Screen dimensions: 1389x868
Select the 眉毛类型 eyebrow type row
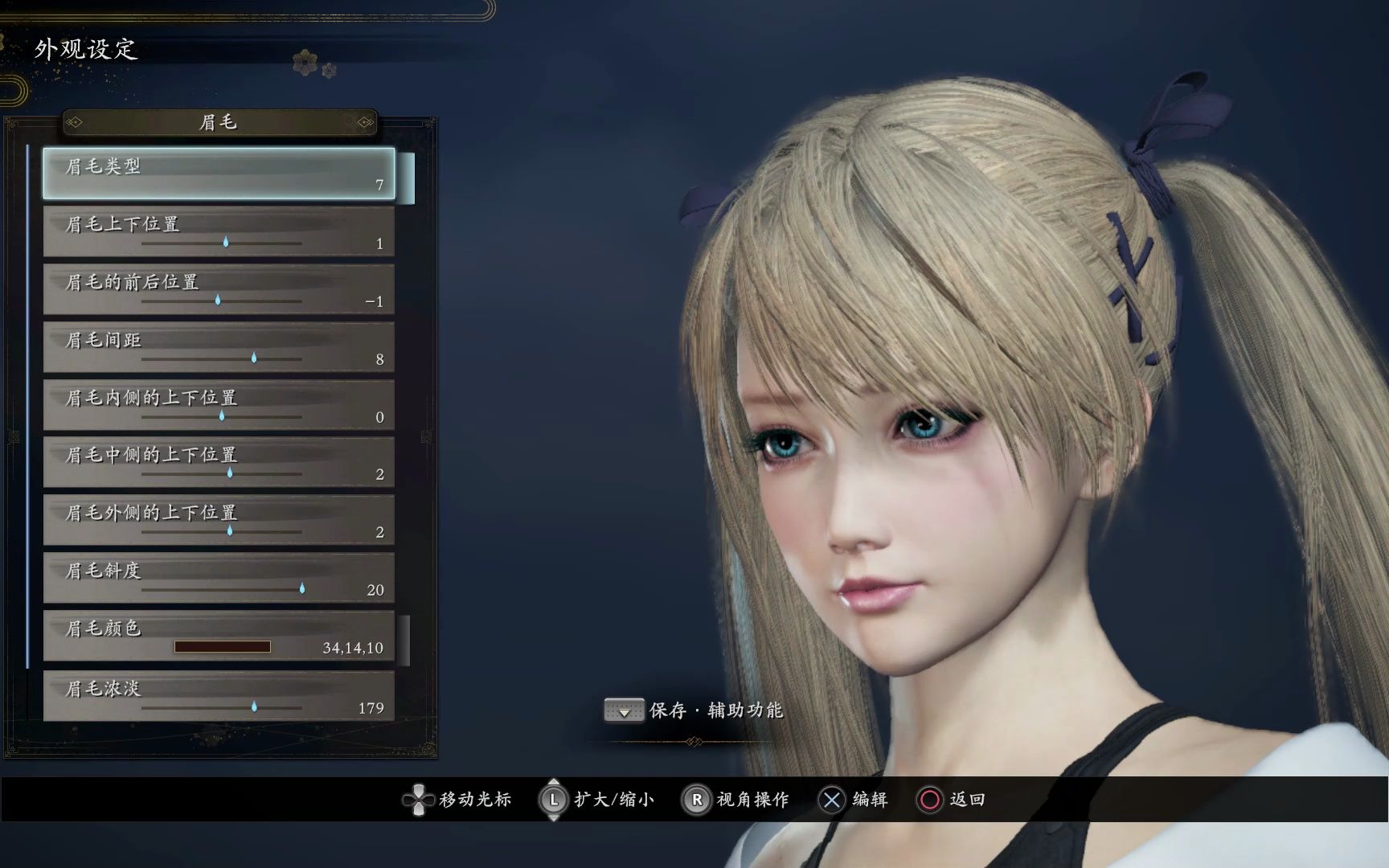point(219,173)
